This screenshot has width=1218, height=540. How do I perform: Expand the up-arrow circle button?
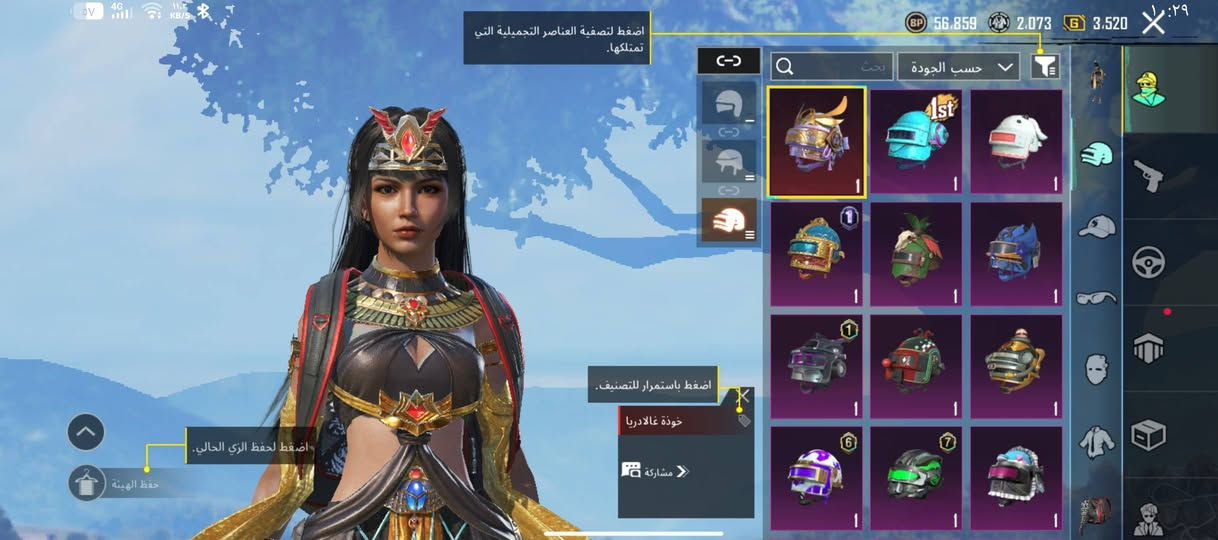(86, 432)
